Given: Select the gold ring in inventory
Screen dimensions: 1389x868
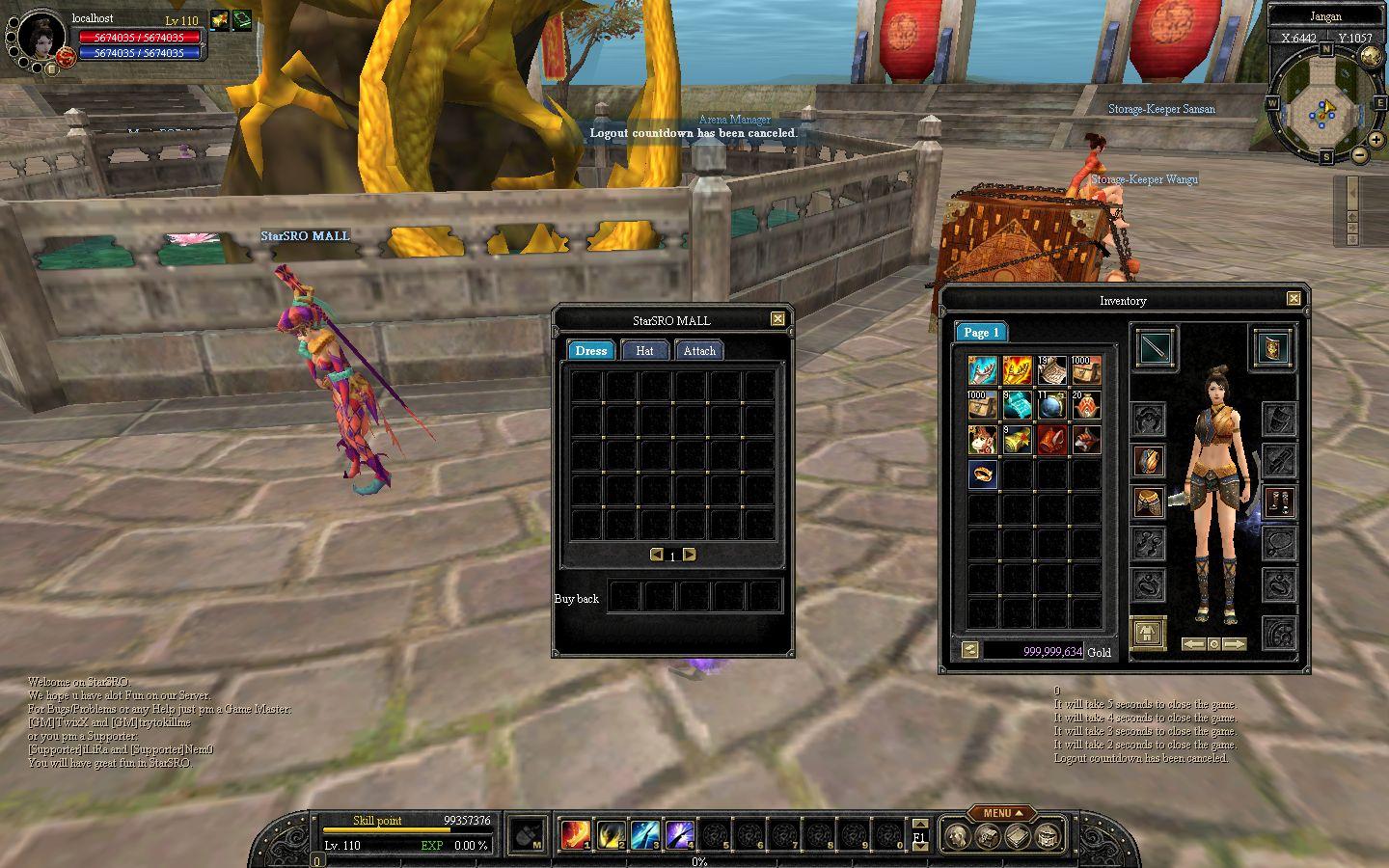Looking at the screenshot, I should [982, 474].
